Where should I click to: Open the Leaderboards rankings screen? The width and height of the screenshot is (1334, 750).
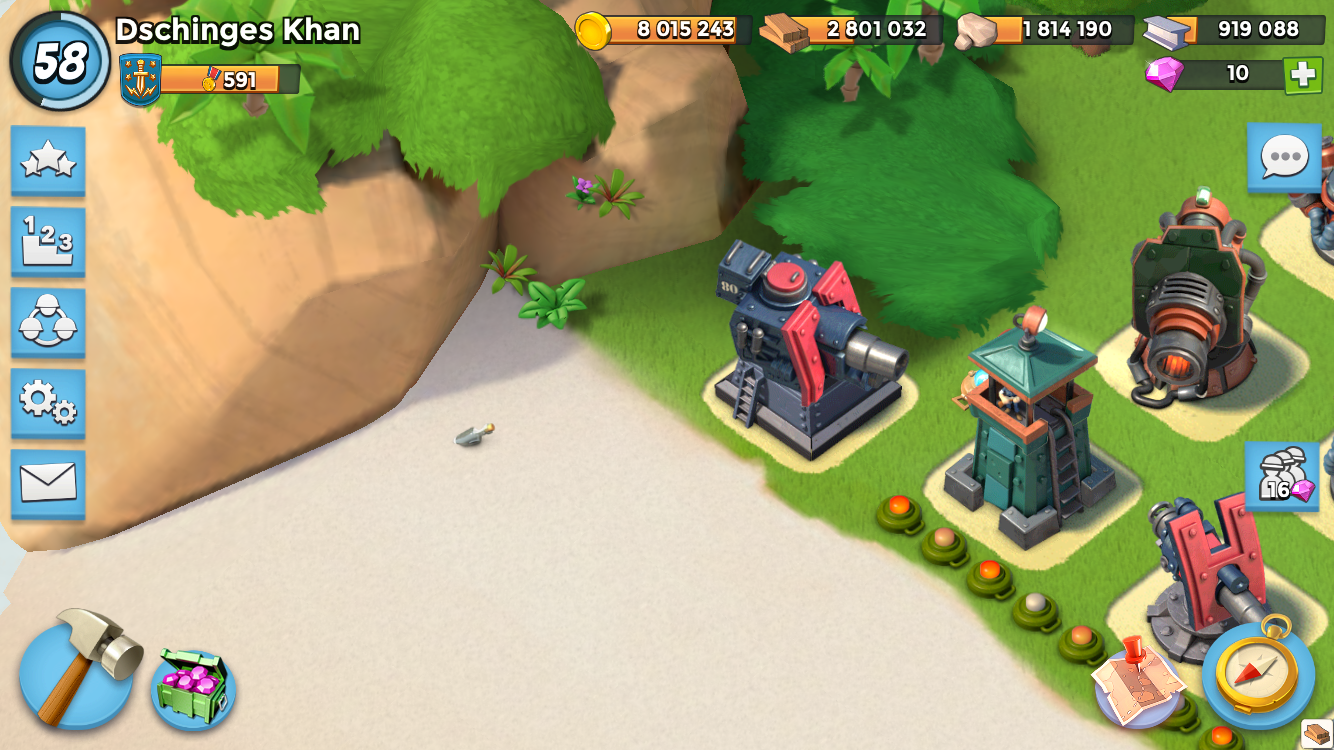46,240
